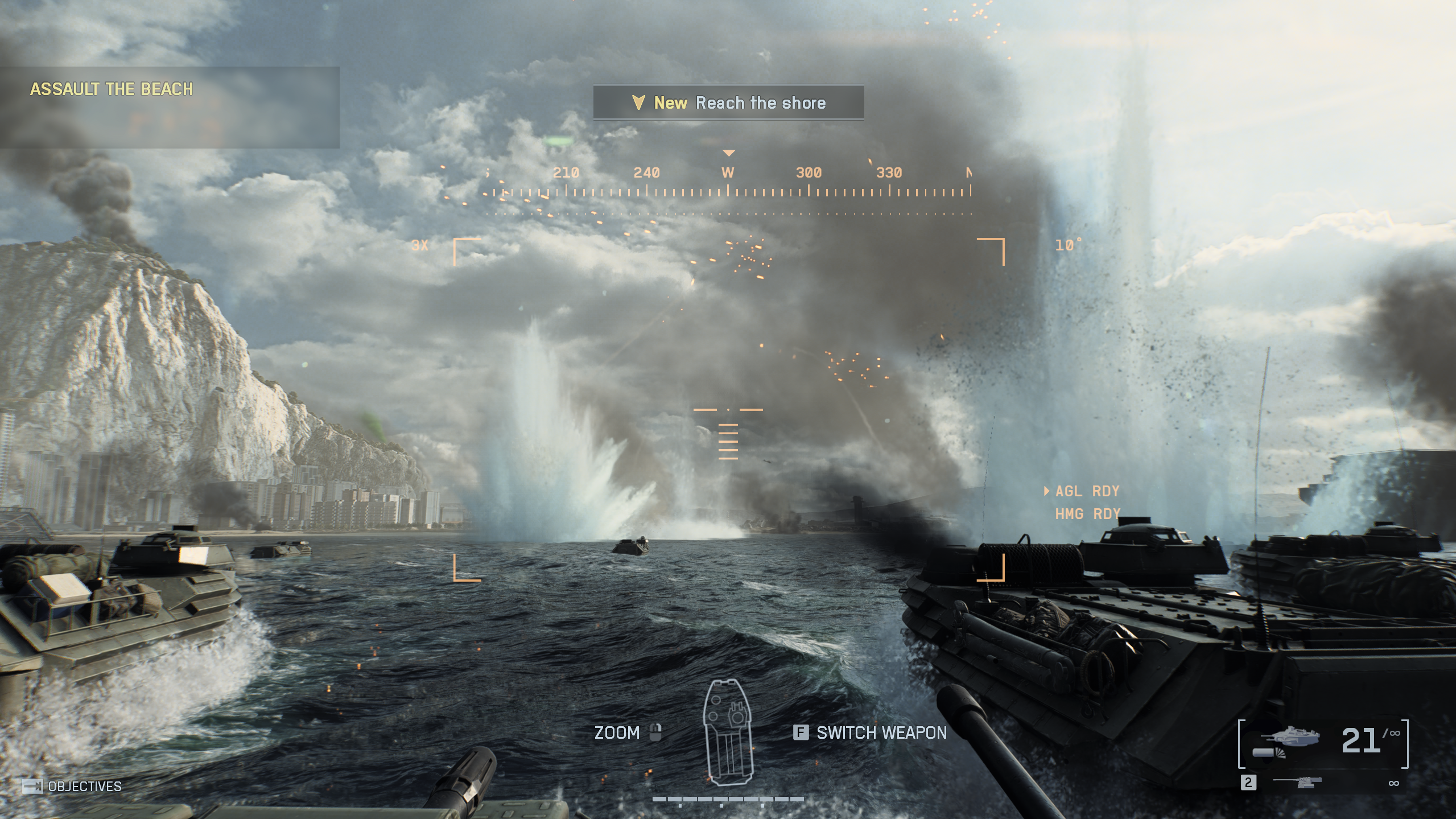Click the vehicle seat layout diagram
This screenshot has height=819, width=1456.
coord(728,732)
